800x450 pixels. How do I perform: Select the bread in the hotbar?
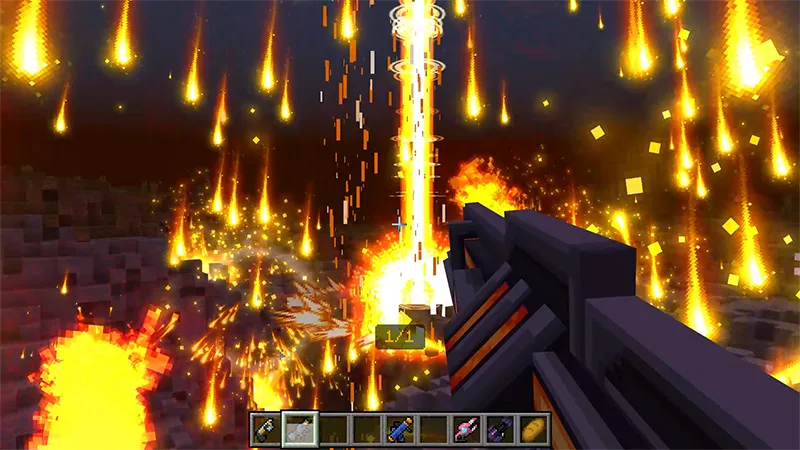[534, 429]
